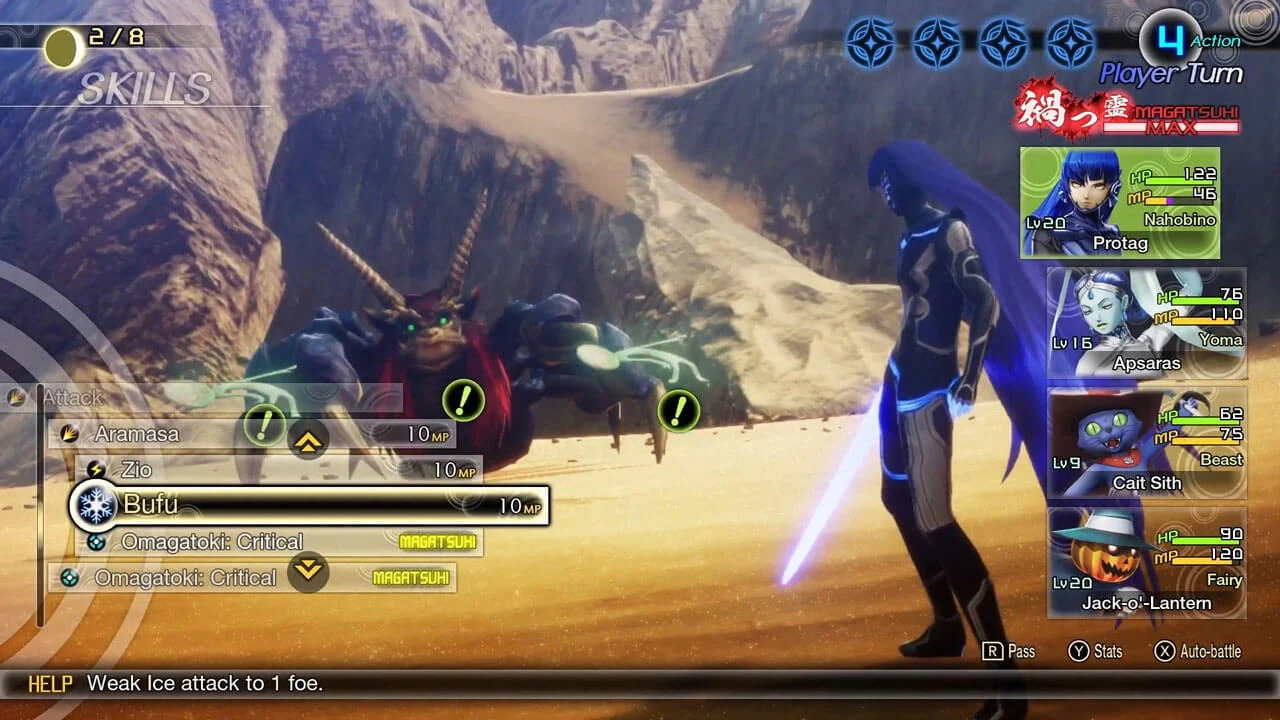Select the Jack-o'-Lantern party panel
The width and height of the screenshot is (1280, 720).
1146,563
